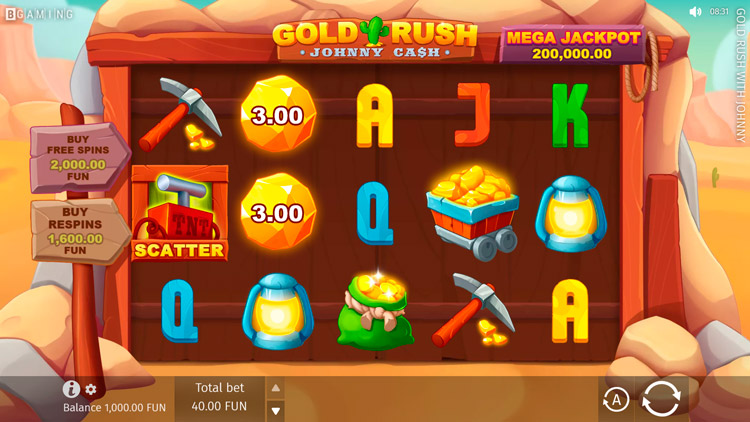Open the autoplay settings
Viewport: 750px width, 422px height.
(x=616, y=400)
